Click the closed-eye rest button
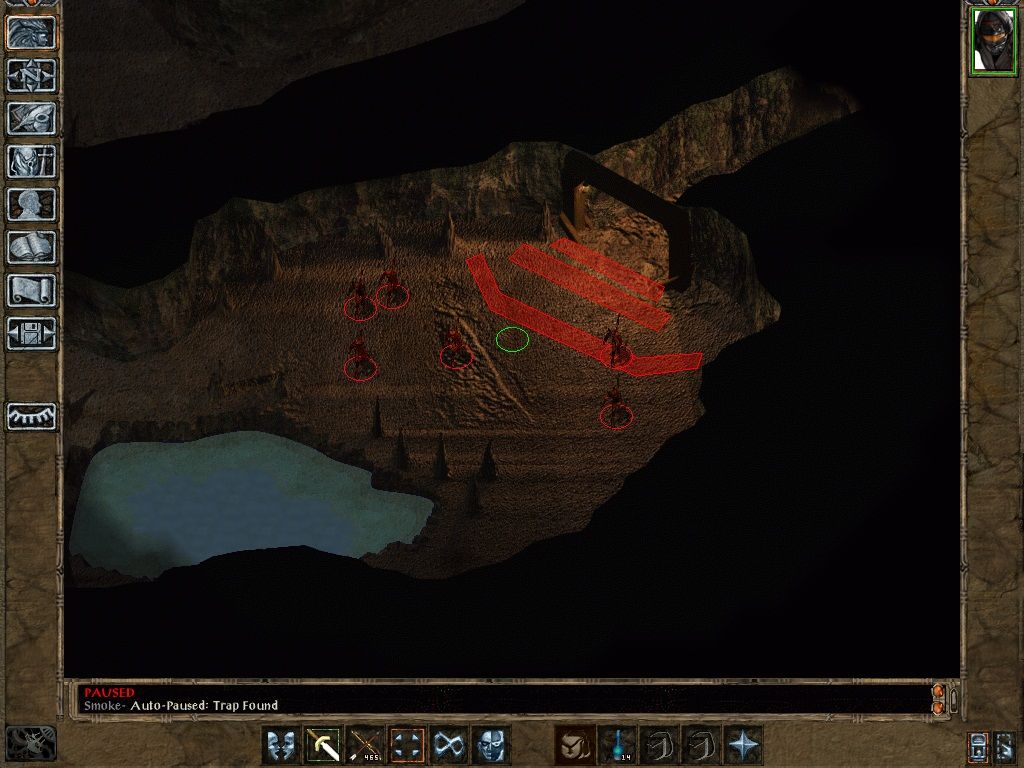Screen dimensions: 1024x768 [31, 416]
